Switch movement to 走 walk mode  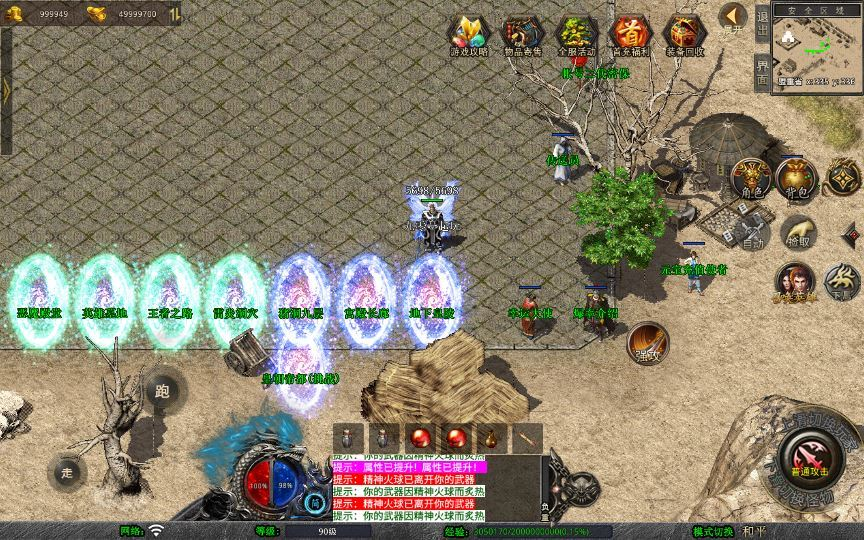[68, 471]
